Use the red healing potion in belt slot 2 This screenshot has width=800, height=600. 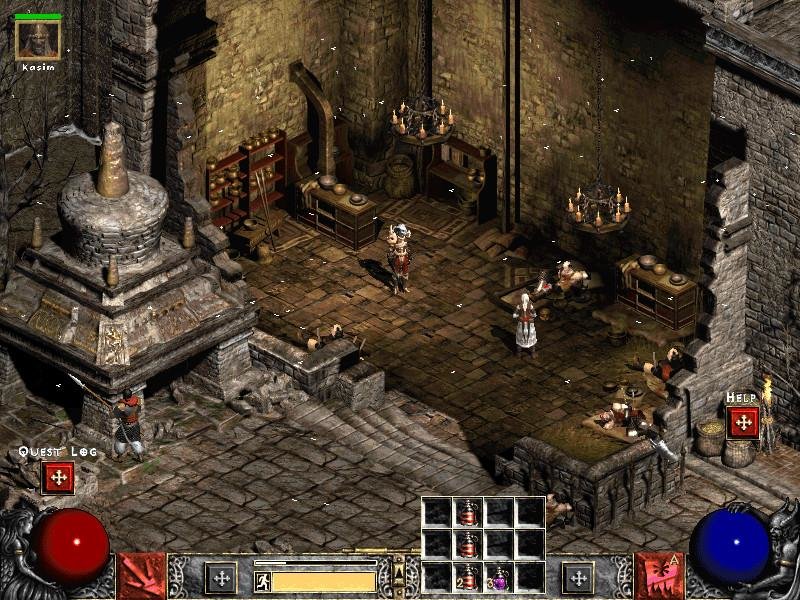tap(467, 577)
